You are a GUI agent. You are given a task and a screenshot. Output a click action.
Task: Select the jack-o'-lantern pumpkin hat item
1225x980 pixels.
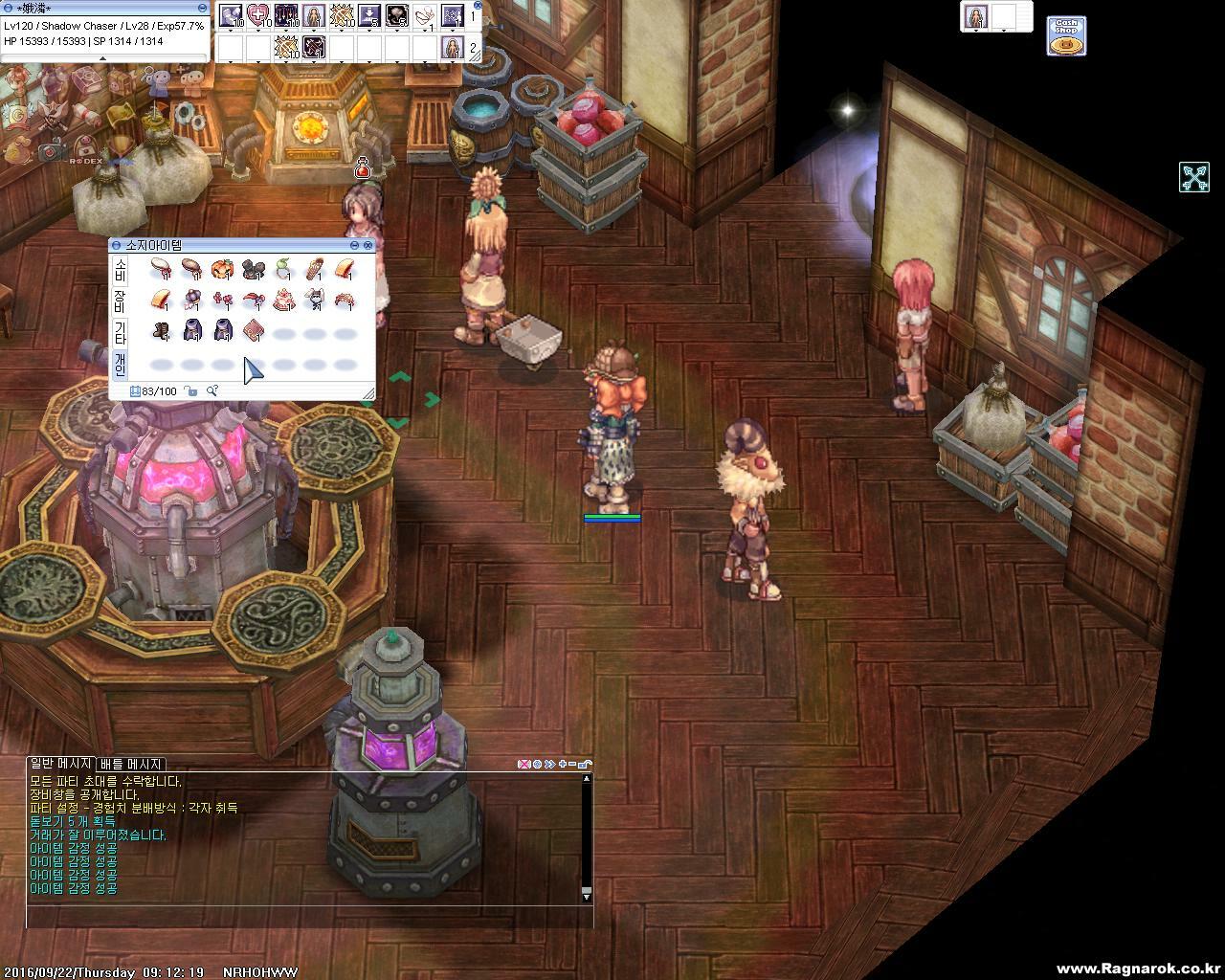pyautogui.click(x=222, y=269)
